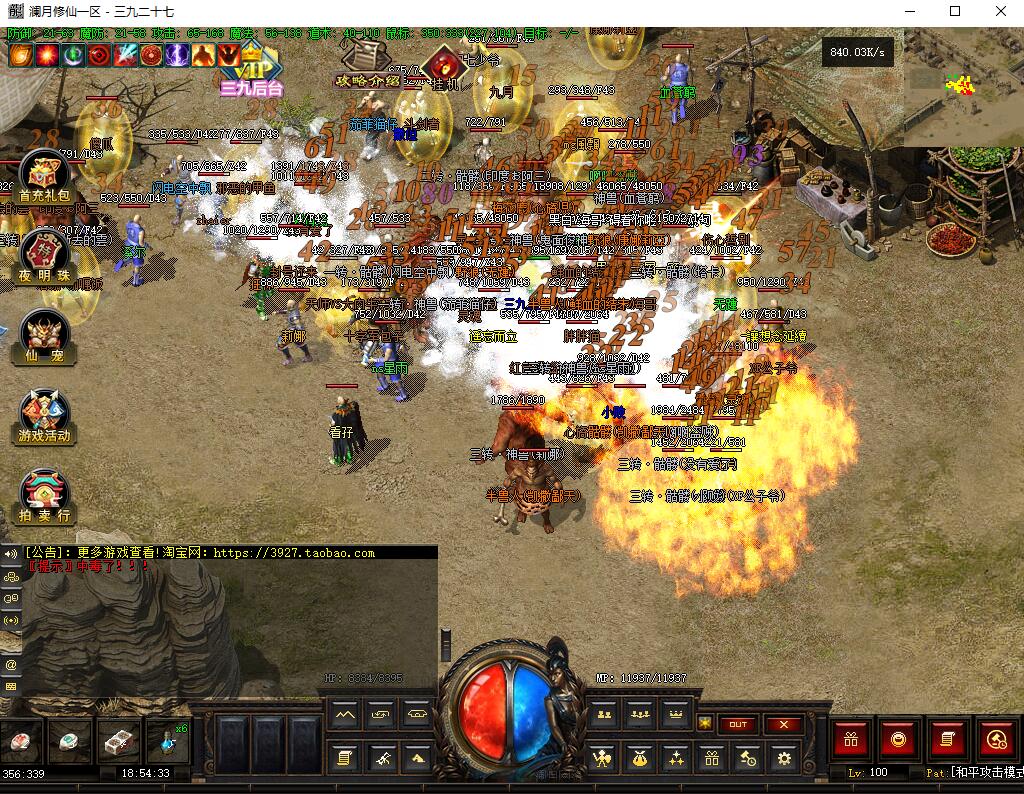The height and width of the screenshot is (794, 1024).
Task: Maximize the game window
Action: coord(955,12)
